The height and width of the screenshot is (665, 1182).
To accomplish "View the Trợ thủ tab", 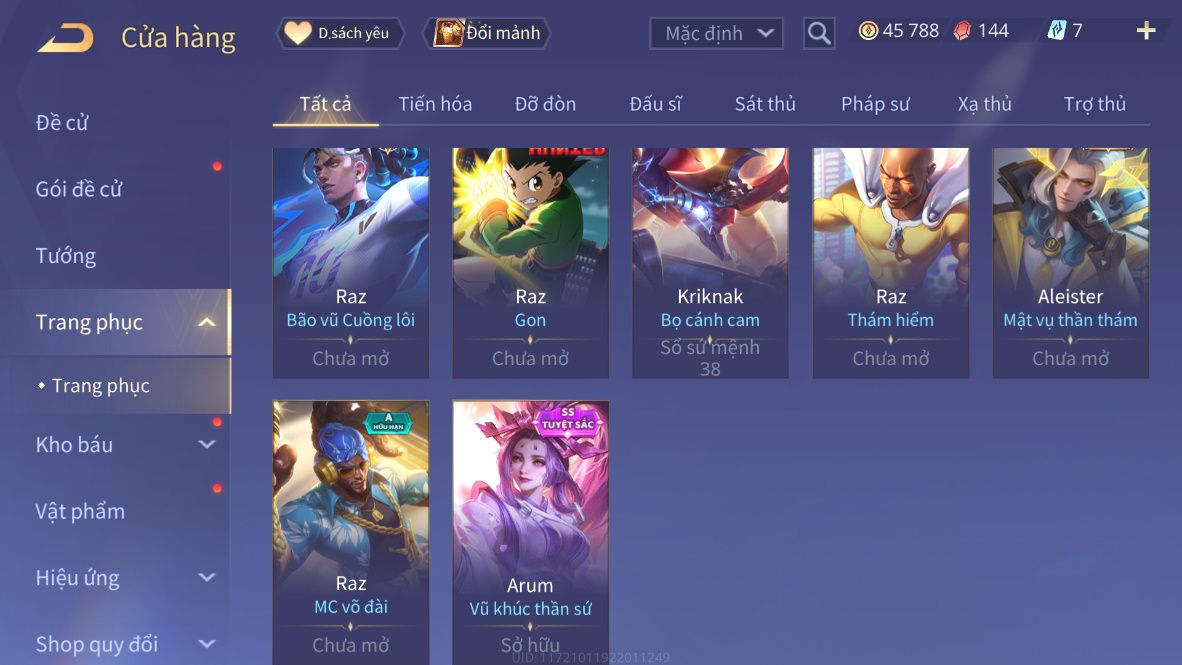I will 1095,104.
